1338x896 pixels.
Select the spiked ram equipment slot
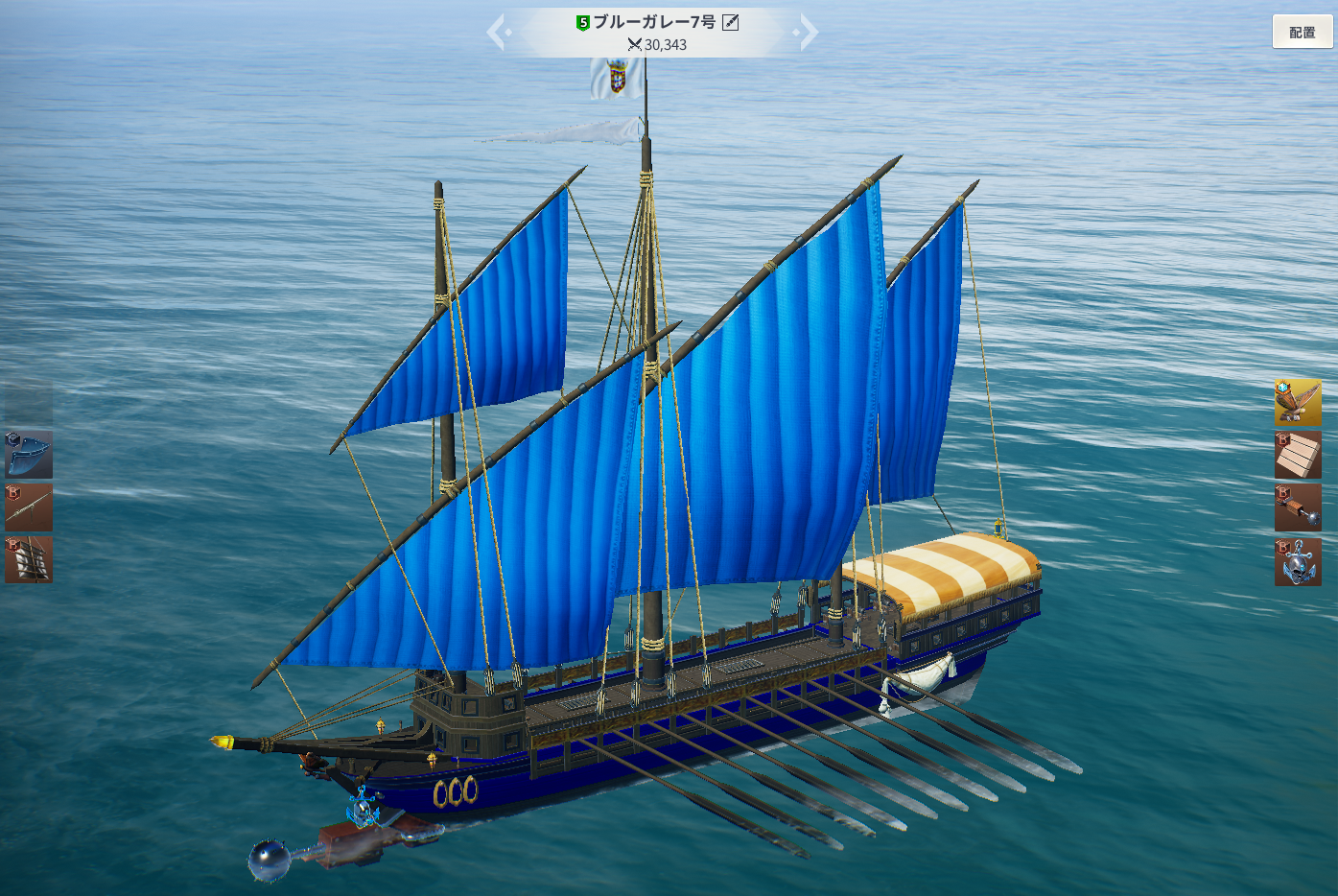(x=1298, y=507)
